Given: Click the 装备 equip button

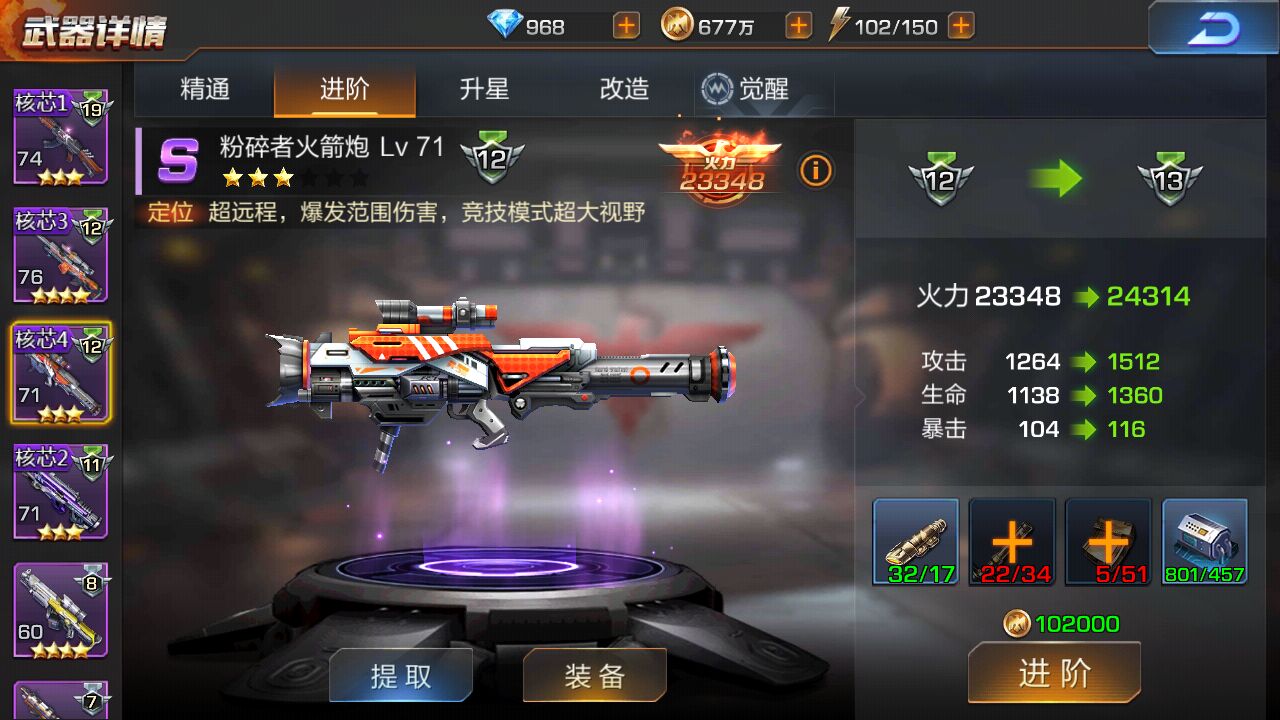Looking at the screenshot, I should 594,674.
